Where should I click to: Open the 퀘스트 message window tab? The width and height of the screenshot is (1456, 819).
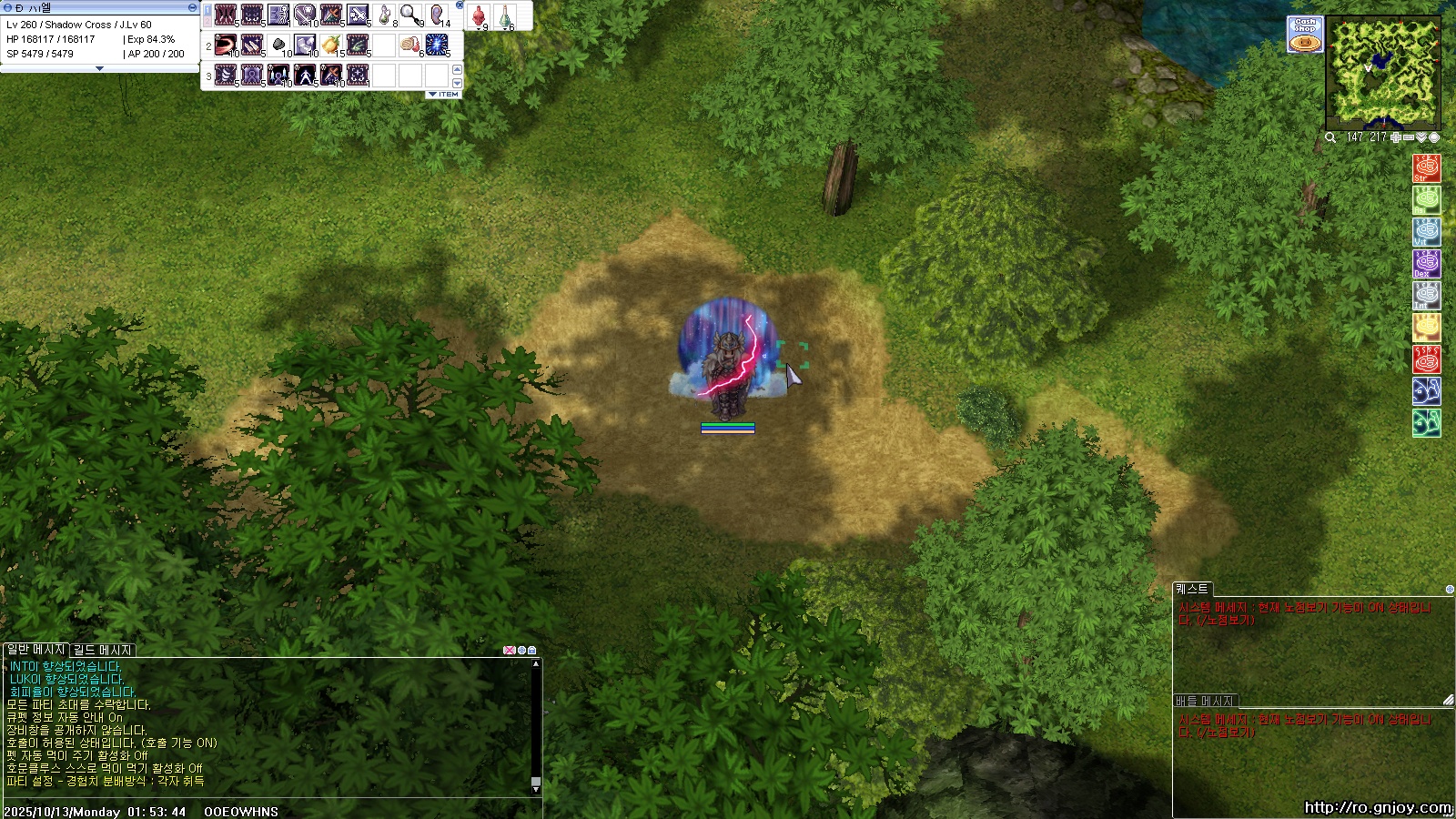pos(1191,589)
